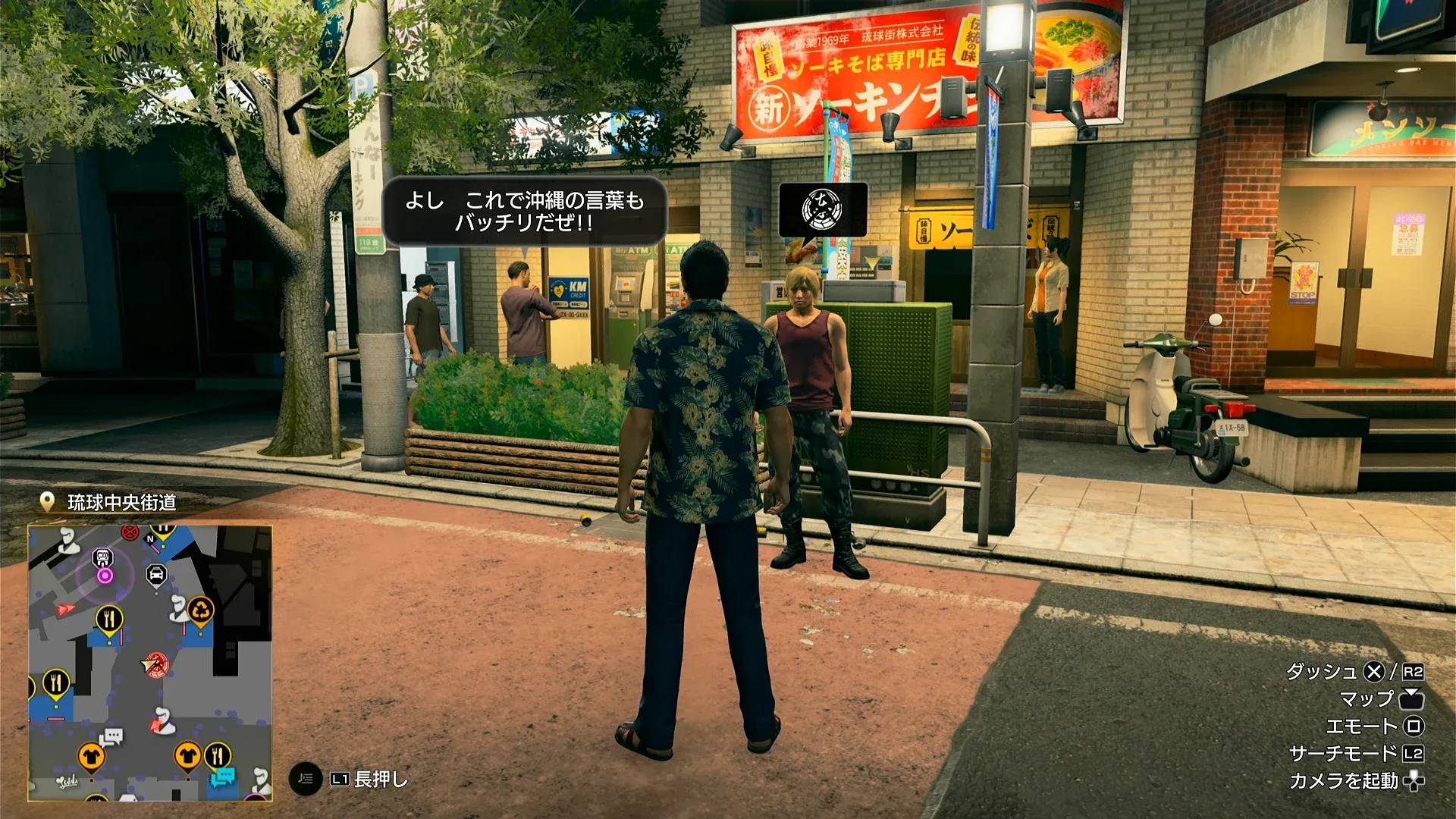Click the taxi pickup icon on the minimap
The height and width of the screenshot is (819, 1456).
coord(156,573)
